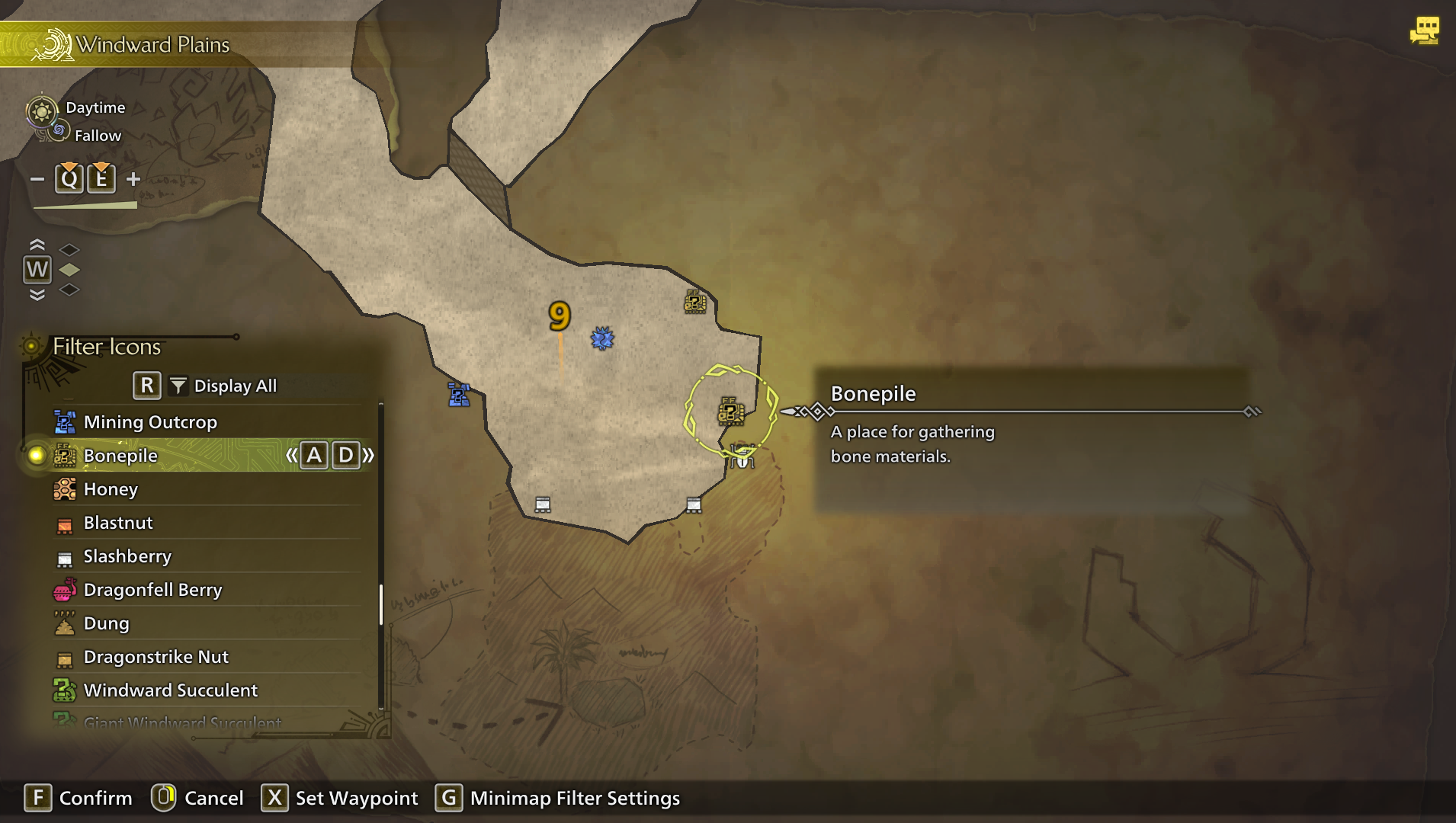This screenshot has width=1456, height=823.
Task: Click the Display All filter option
Action: point(235,386)
